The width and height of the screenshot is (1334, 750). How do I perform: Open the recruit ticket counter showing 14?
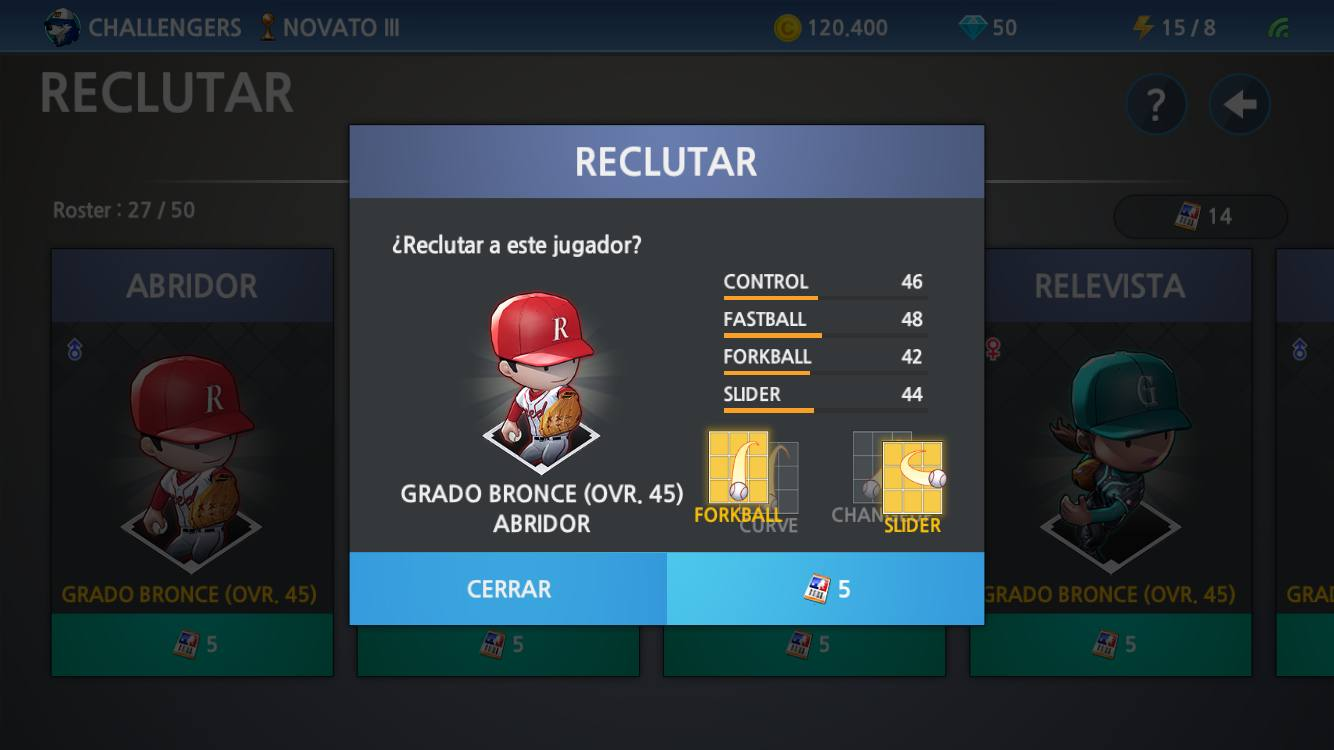pyautogui.click(x=1200, y=216)
